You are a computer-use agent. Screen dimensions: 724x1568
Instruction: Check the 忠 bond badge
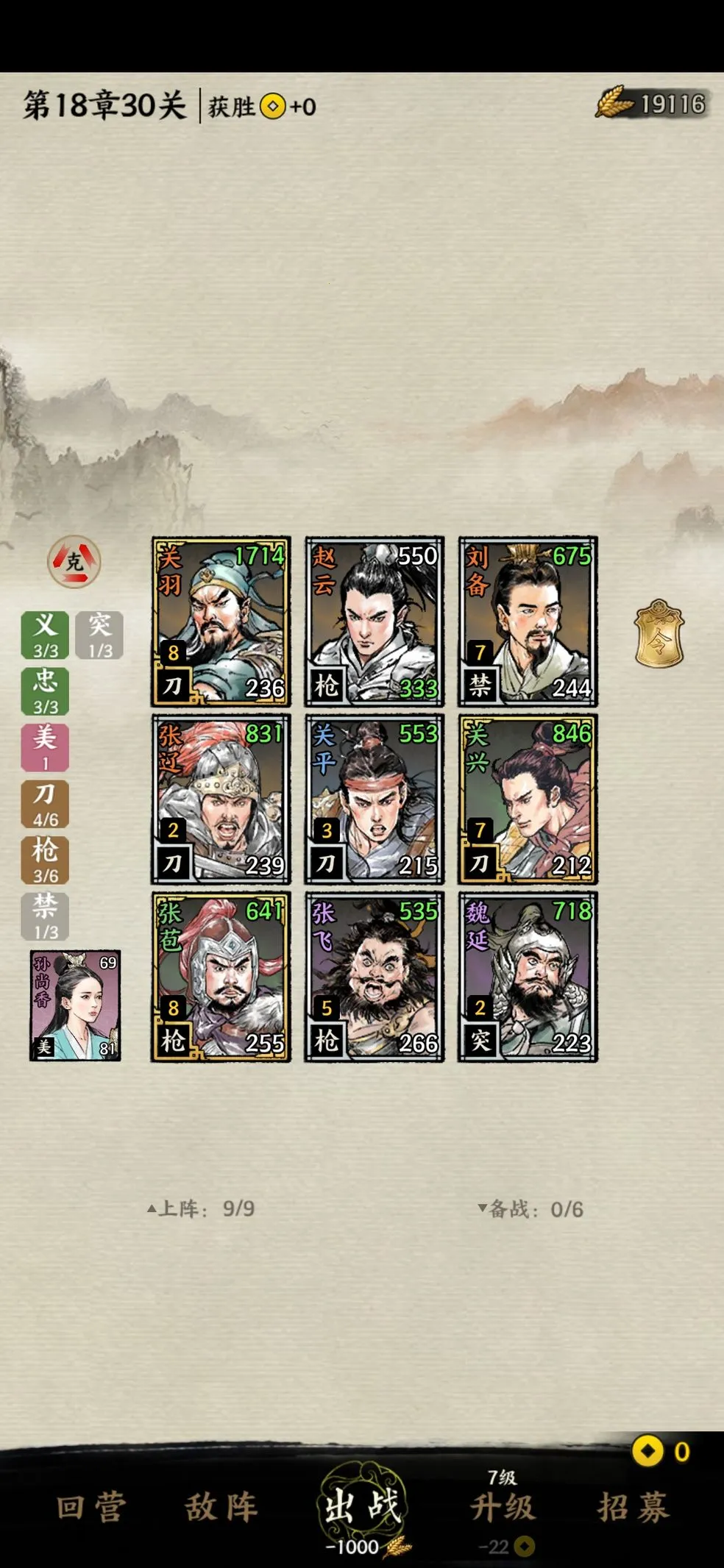tap(45, 691)
